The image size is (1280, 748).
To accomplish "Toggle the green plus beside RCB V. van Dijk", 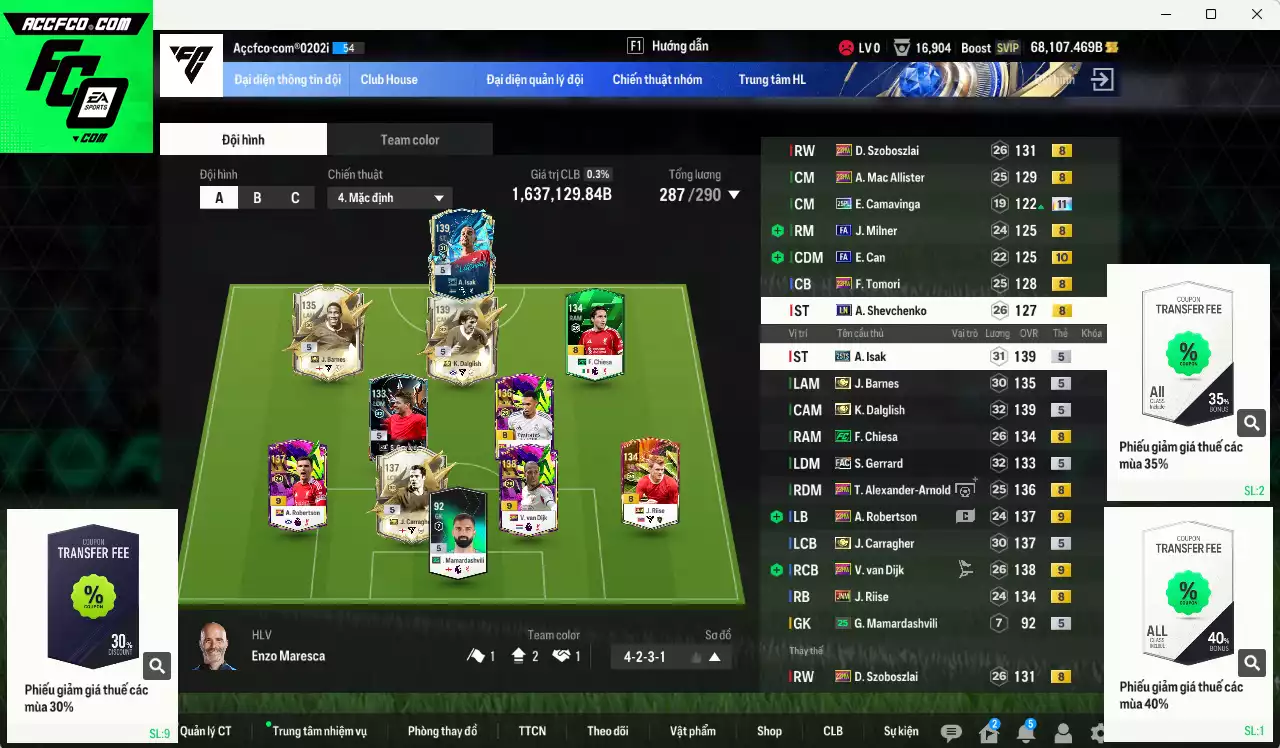I will 776,570.
